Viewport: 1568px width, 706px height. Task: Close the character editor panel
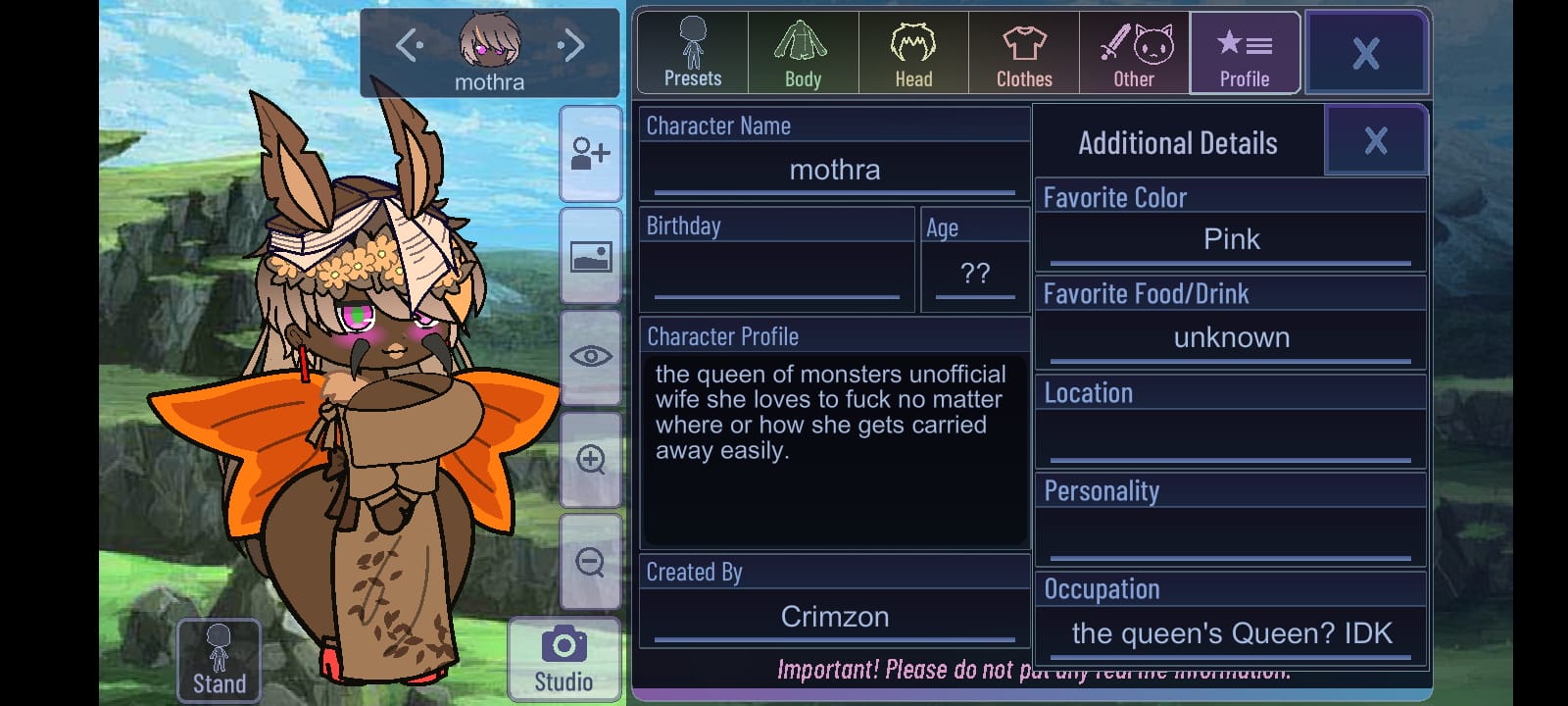(x=1365, y=53)
